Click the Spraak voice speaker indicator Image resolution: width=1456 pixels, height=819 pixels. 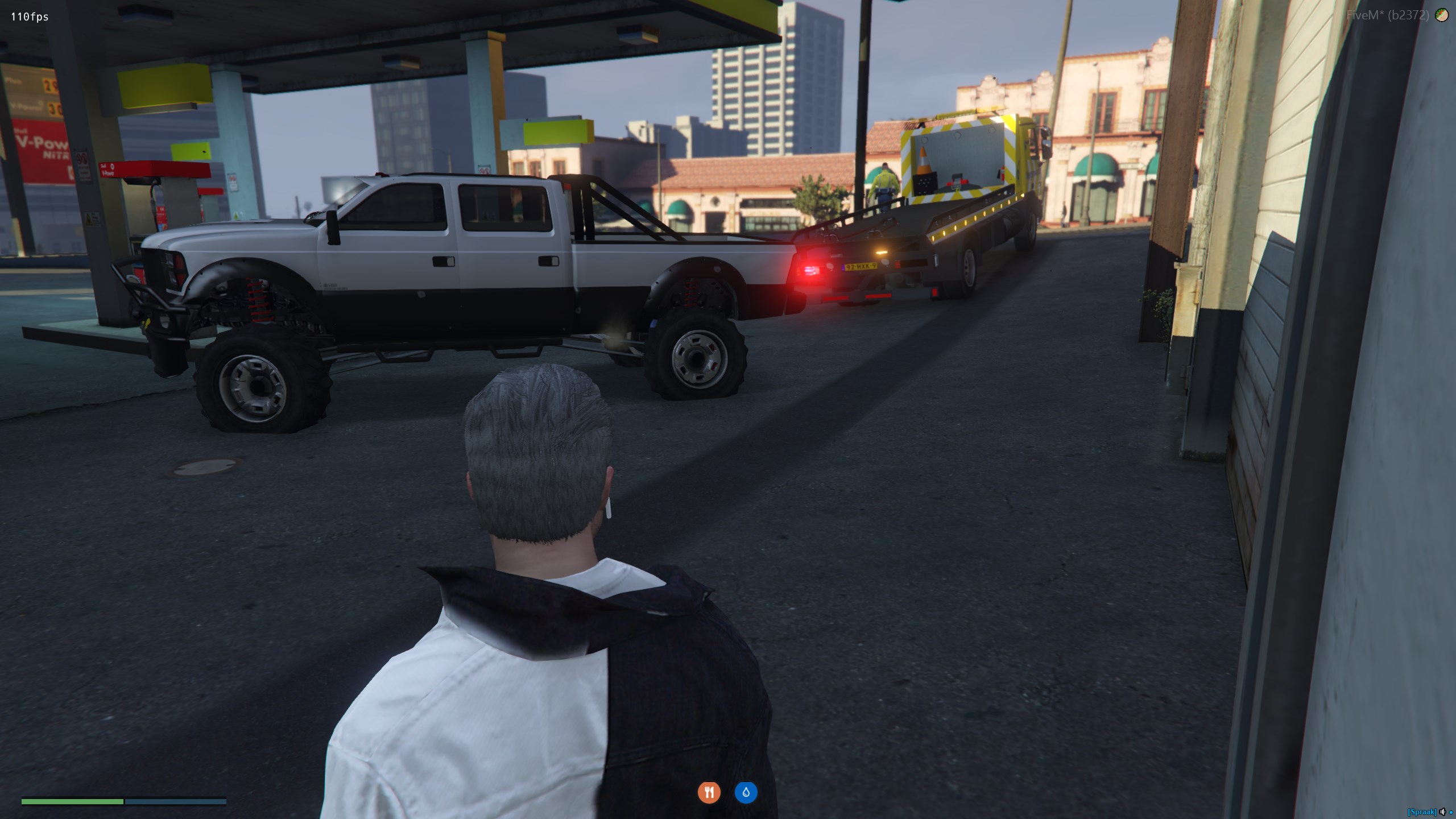pyautogui.click(x=1442, y=812)
